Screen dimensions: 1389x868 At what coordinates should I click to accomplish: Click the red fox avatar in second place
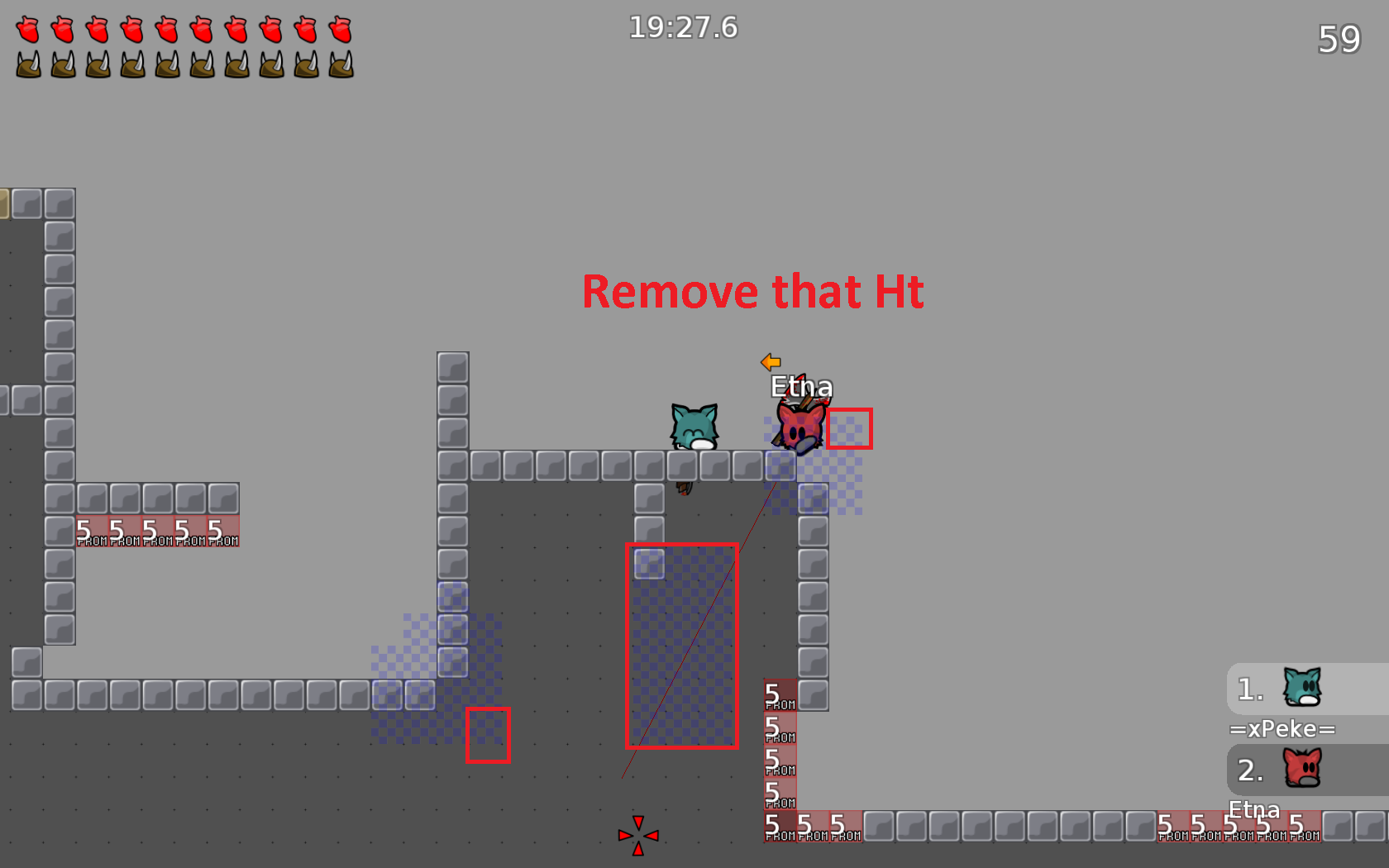[x=1302, y=769]
